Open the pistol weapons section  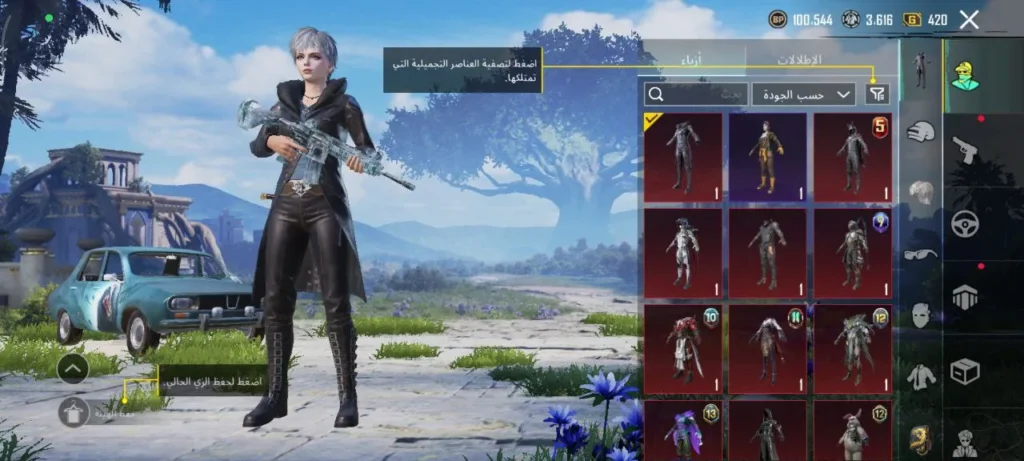(x=965, y=149)
